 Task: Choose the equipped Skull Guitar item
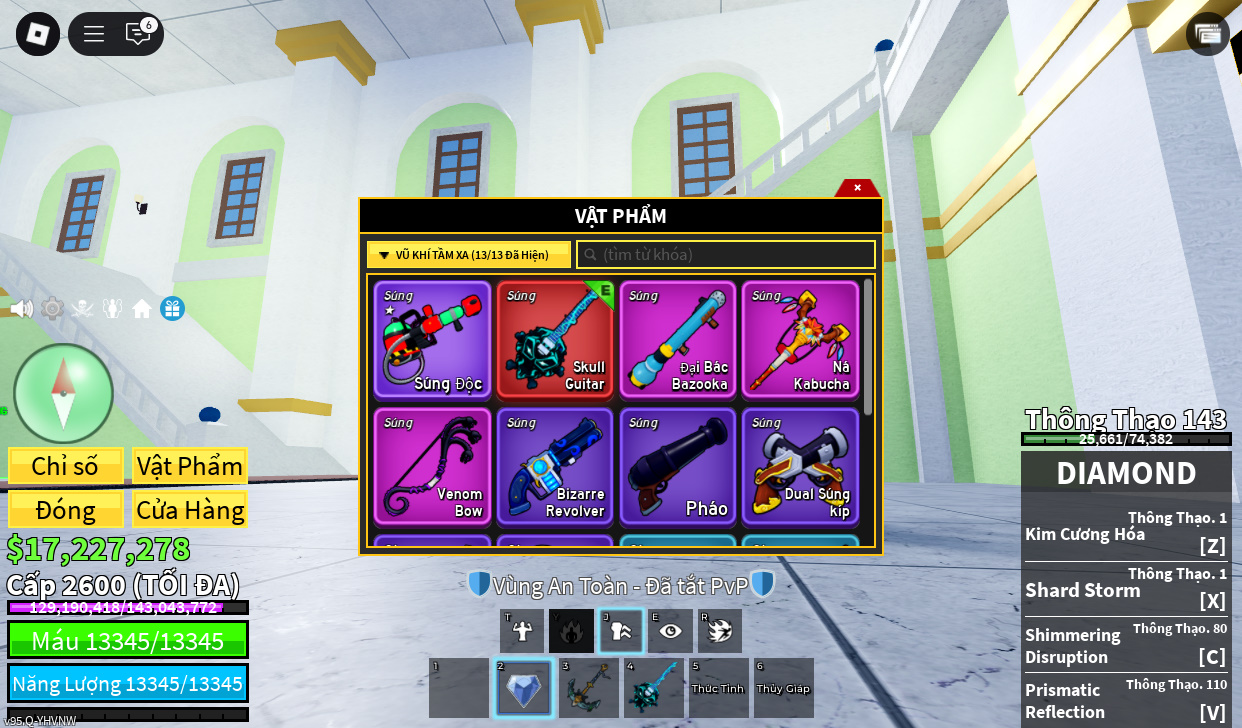(x=555, y=339)
